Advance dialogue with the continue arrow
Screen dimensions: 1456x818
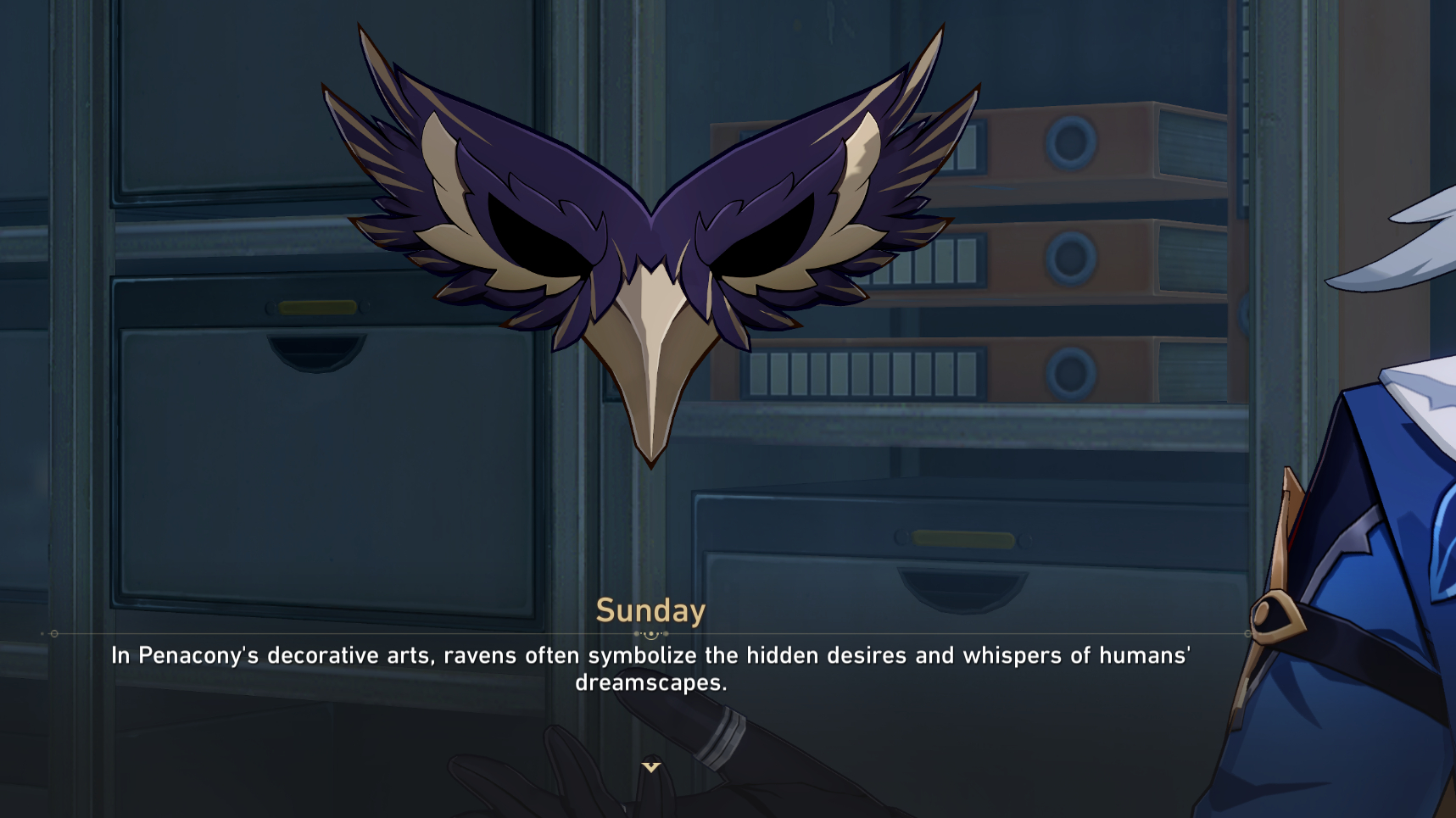click(x=650, y=767)
